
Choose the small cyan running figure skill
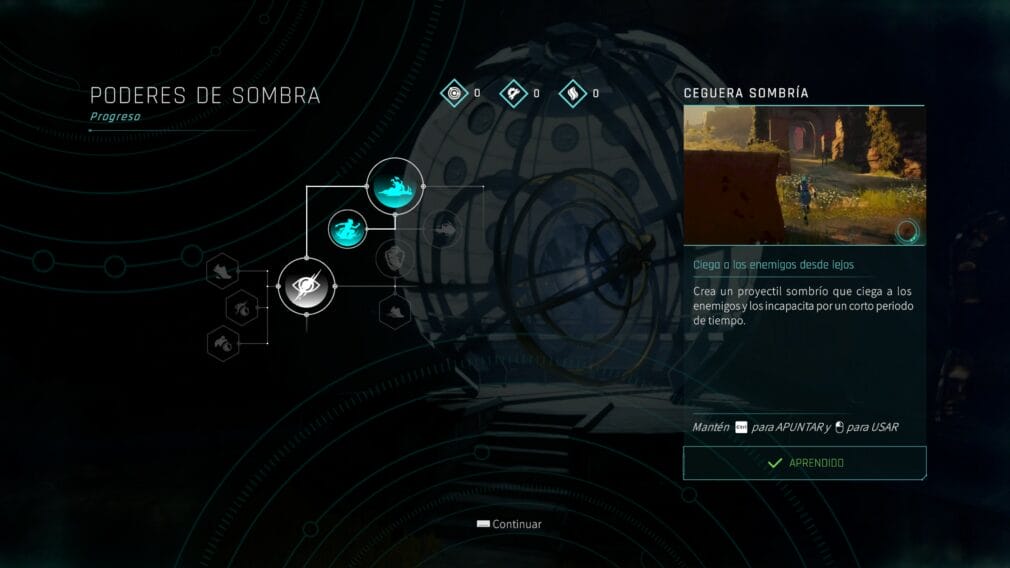pyautogui.click(x=346, y=228)
